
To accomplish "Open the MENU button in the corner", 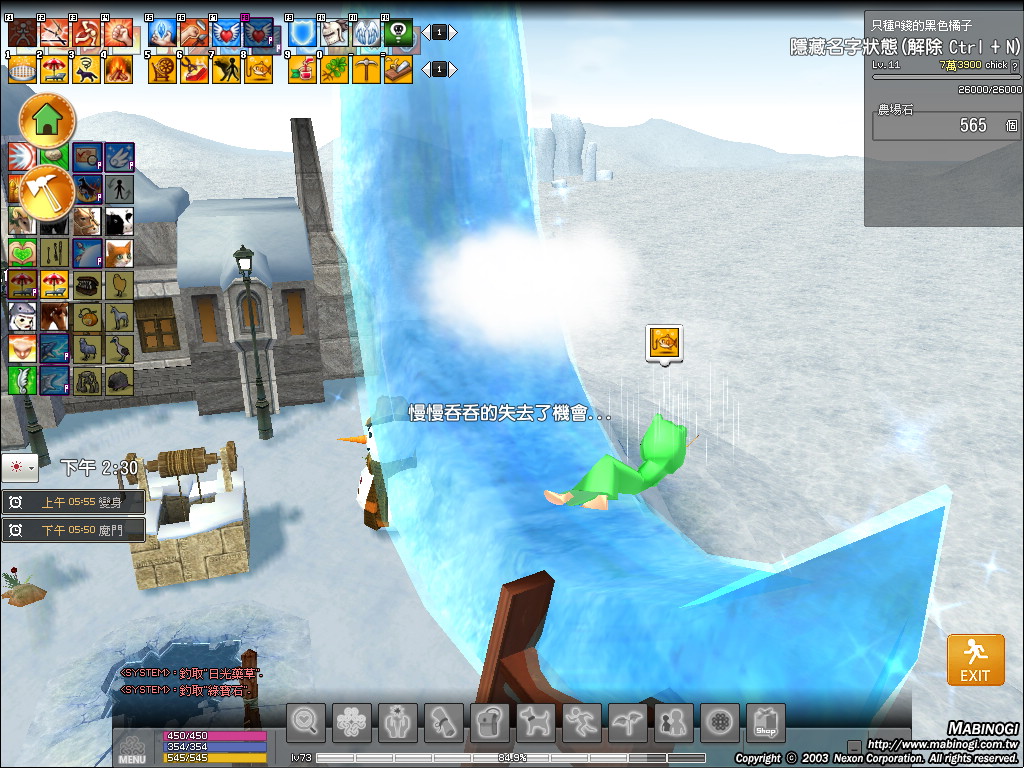I will [132, 748].
